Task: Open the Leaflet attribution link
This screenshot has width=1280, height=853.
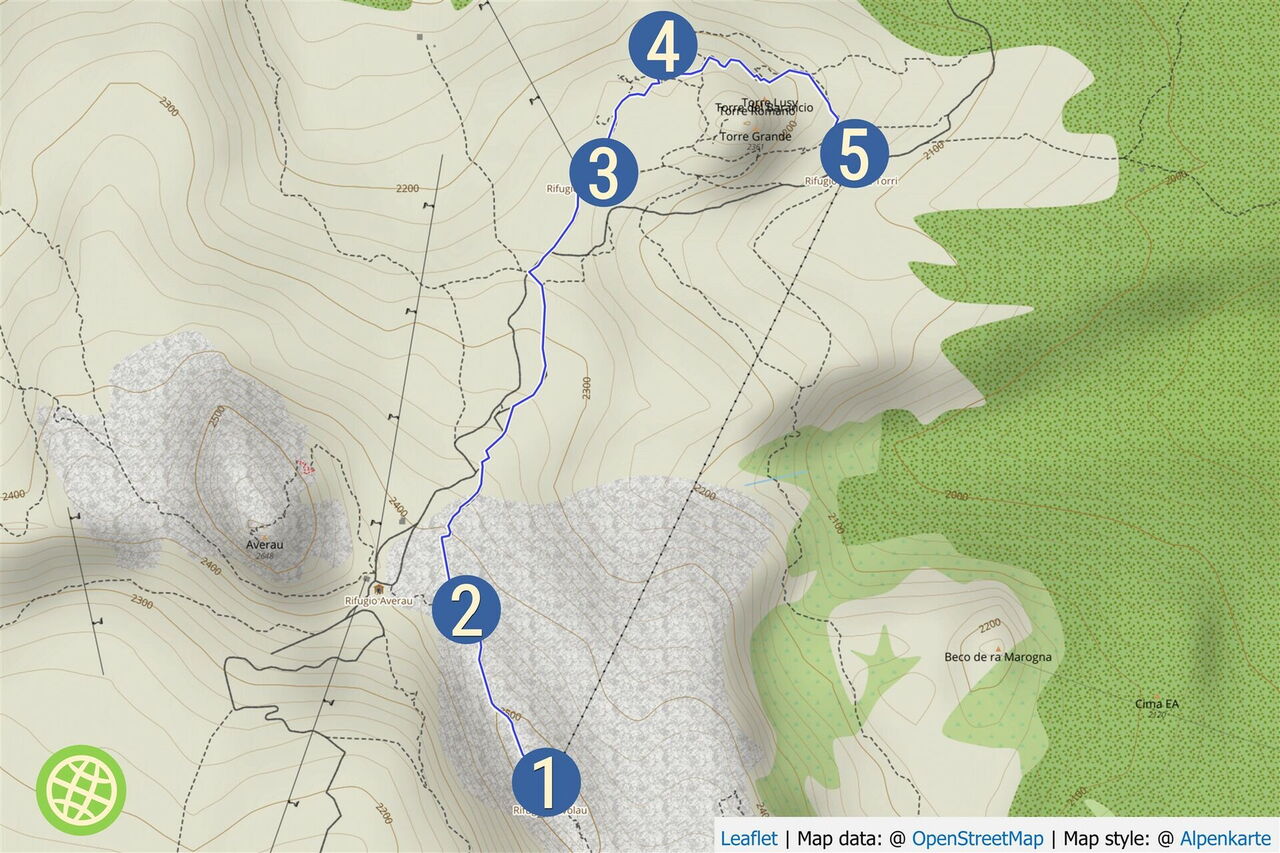Action: click(x=748, y=838)
